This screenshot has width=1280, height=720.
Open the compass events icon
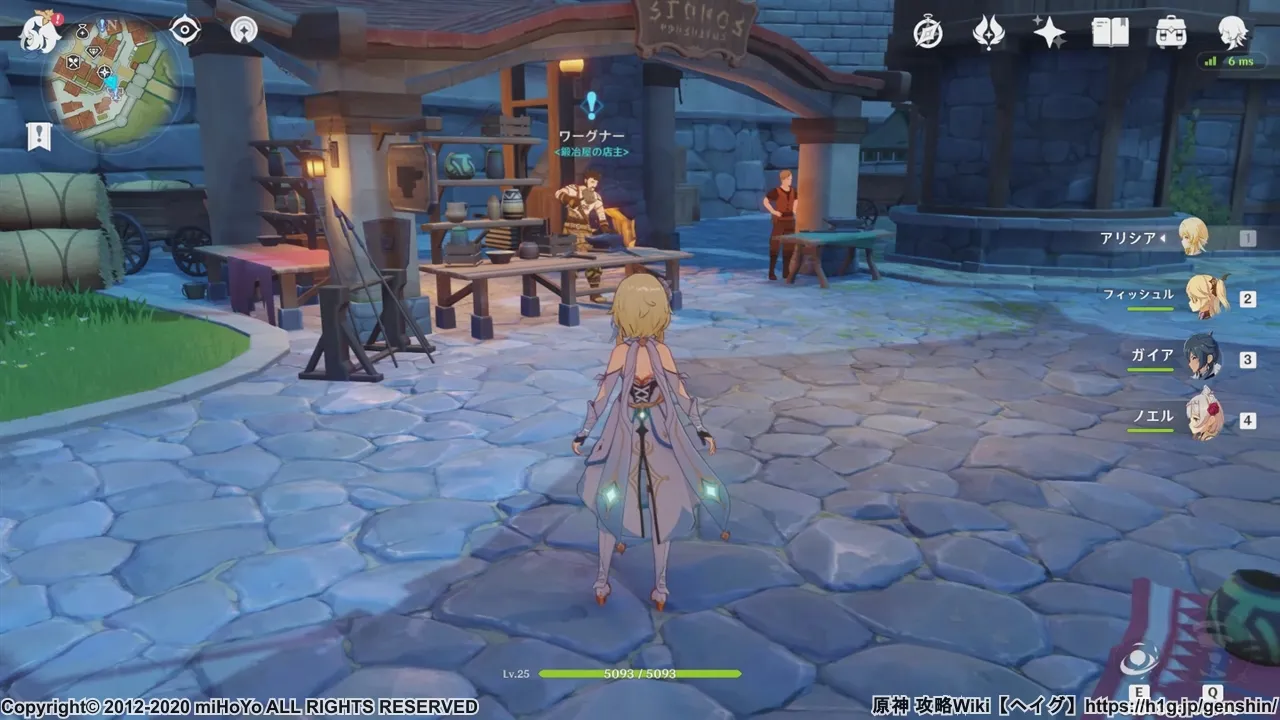(x=928, y=33)
